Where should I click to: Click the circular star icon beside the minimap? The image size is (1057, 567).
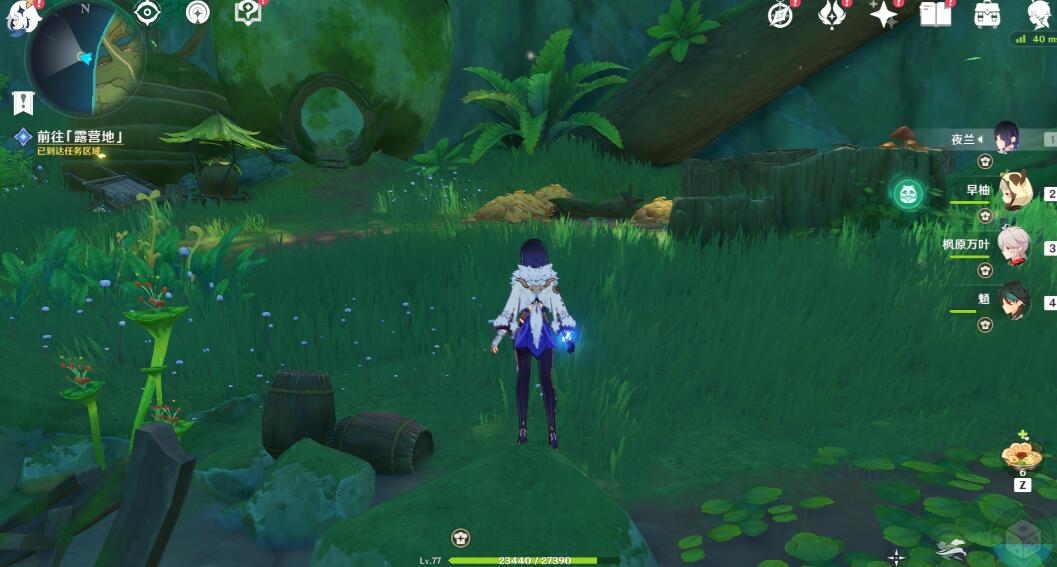198,13
